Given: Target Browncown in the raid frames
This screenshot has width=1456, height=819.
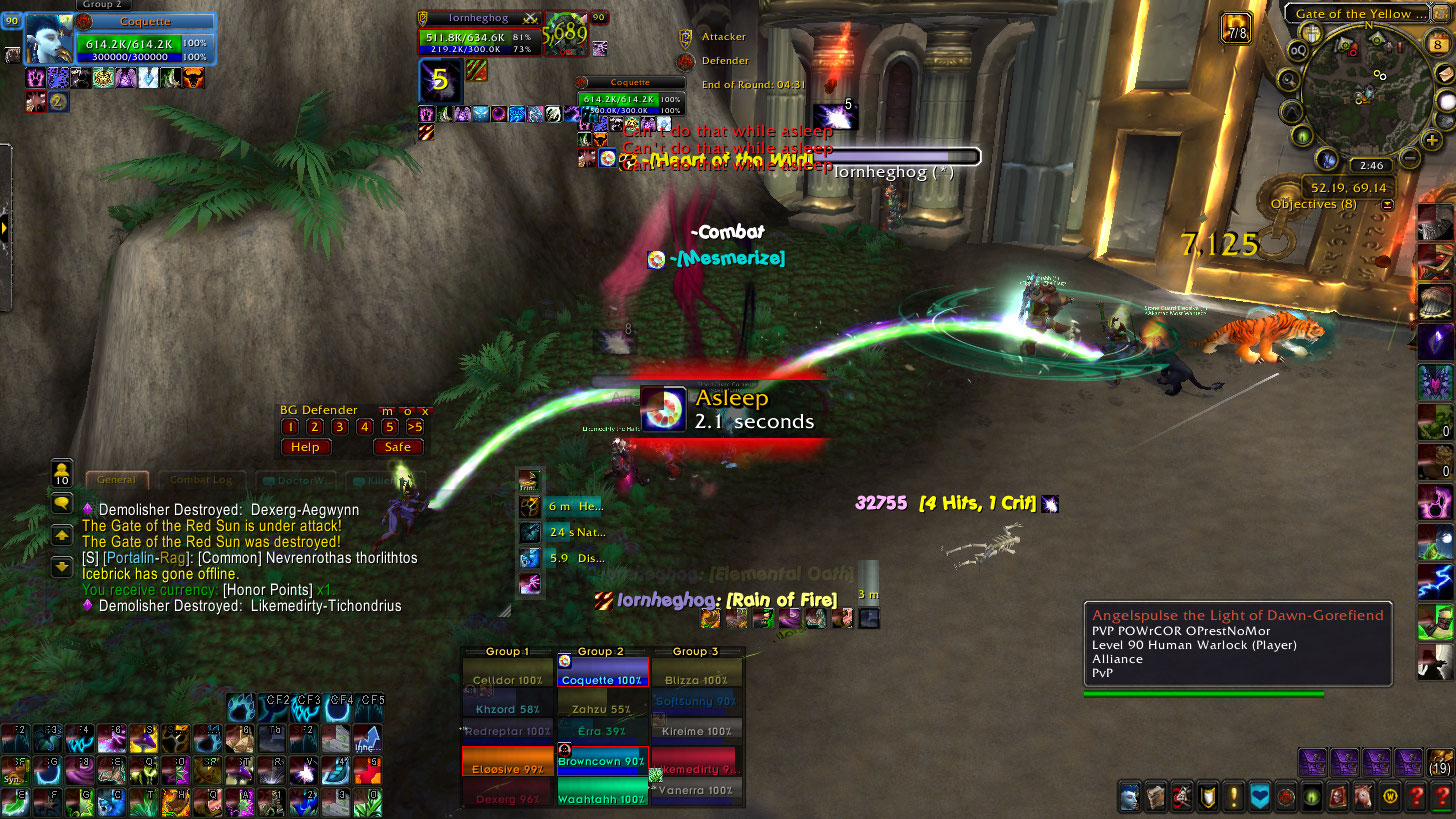Looking at the screenshot, I should [602, 760].
